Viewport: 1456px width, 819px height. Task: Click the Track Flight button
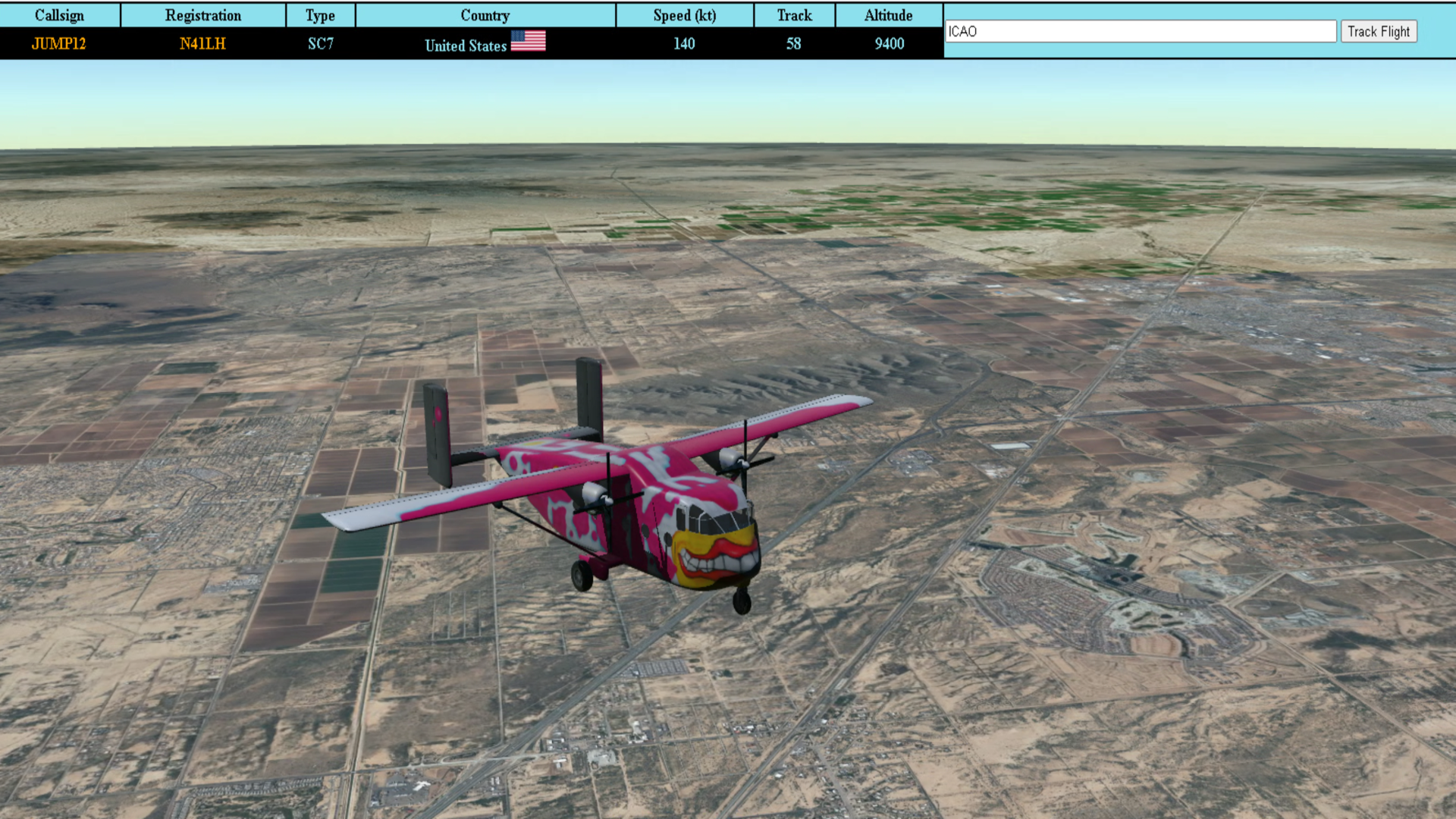1378,31
